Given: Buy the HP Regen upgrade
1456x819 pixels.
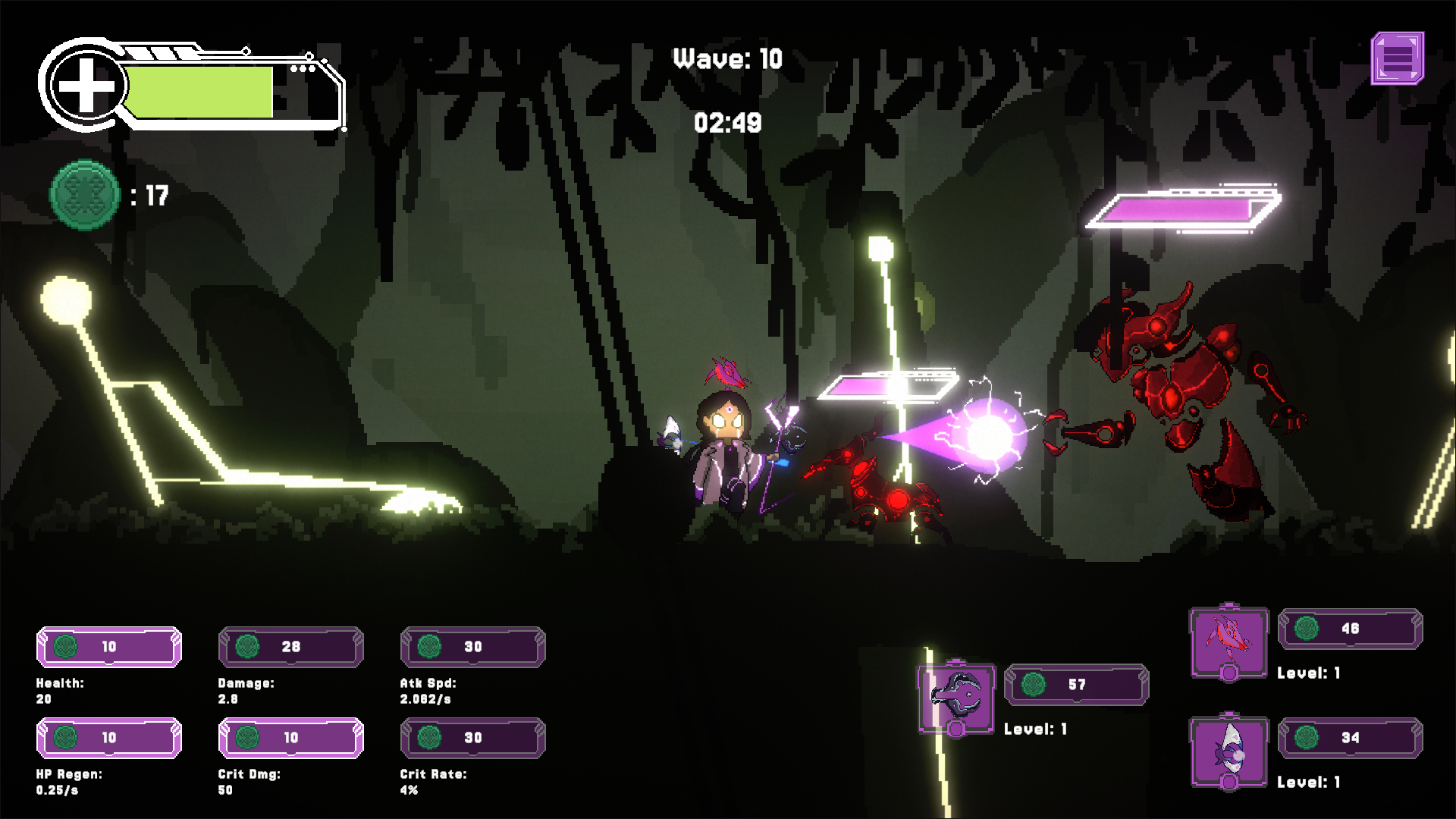Looking at the screenshot, I should click(109, 738).
